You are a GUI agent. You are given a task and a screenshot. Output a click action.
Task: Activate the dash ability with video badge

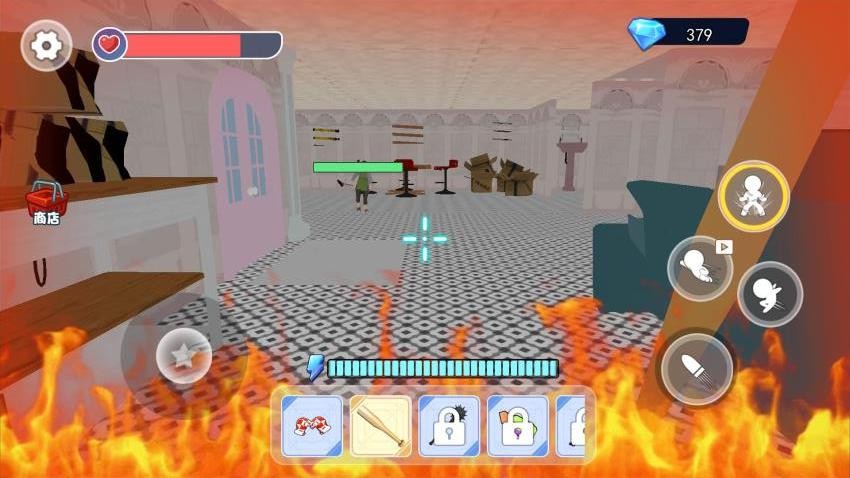click(x=700, y=268)
